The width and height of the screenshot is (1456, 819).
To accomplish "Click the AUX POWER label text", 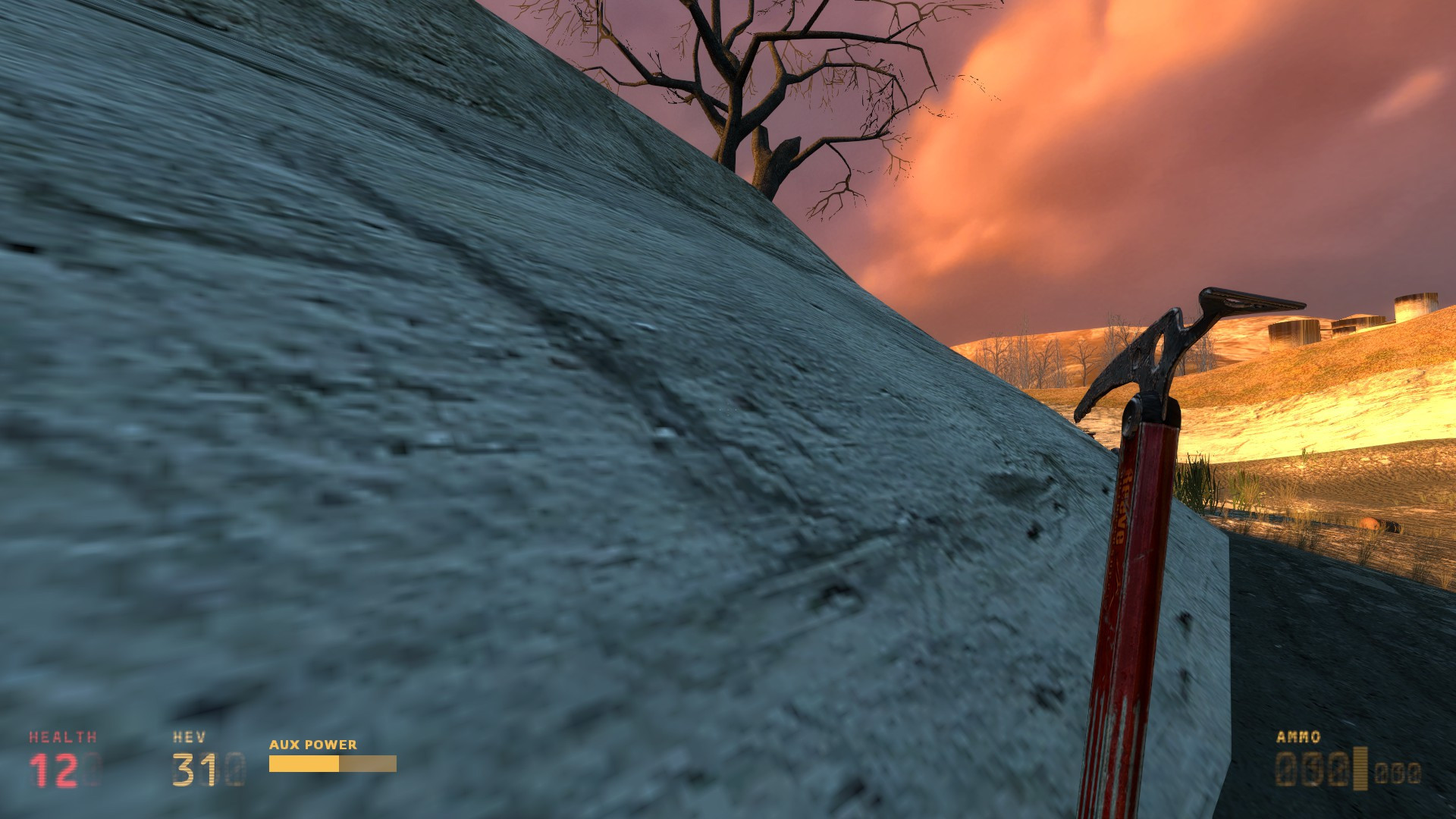I will pyautogui.click(x=312, y=745).
